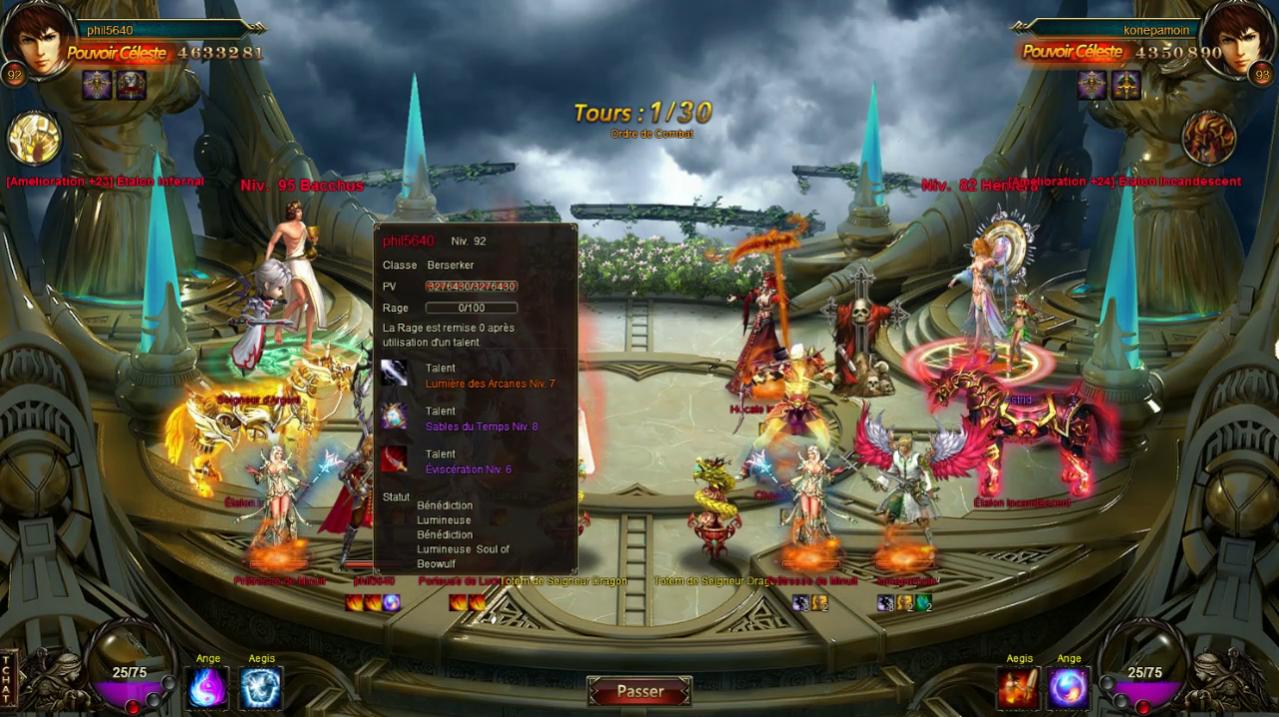Activate the left Aegis shield skill
Screen dimensions: 1279x717
coord(261,688)
